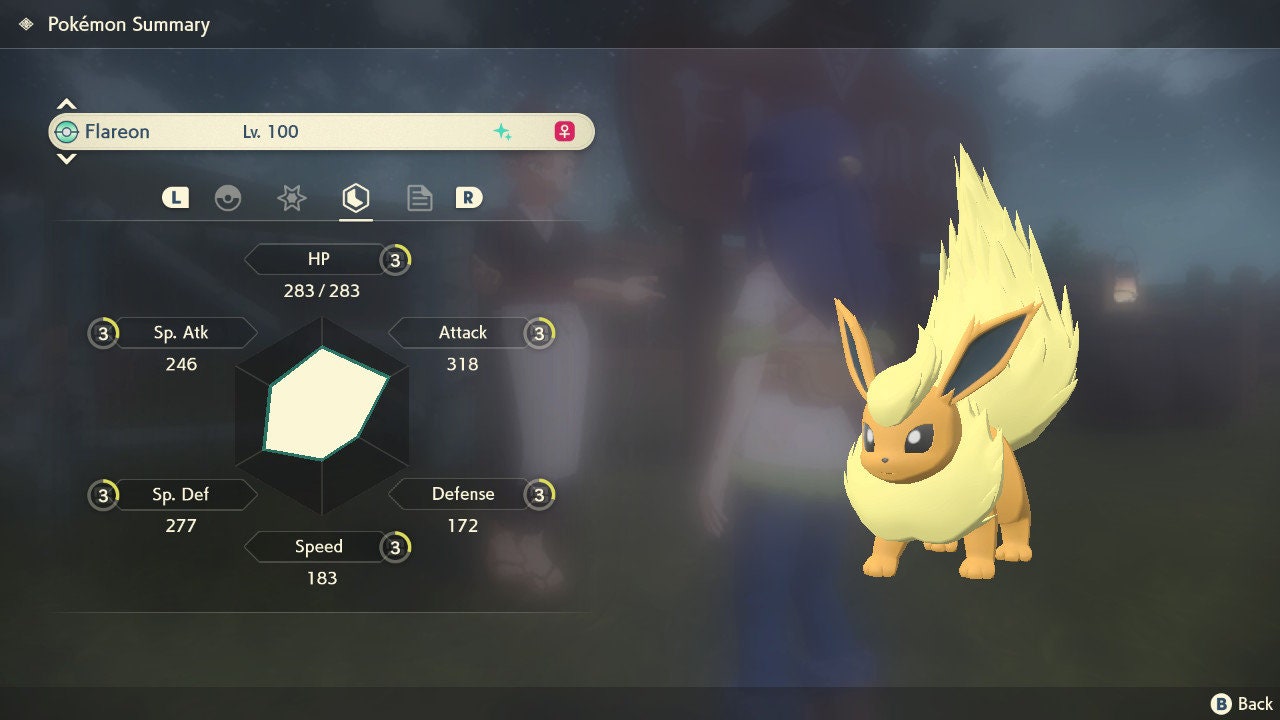Viewport: 1280px width, 720px height.
Task: Click the Attack effort level badge
Action: [x=540, y=334]
